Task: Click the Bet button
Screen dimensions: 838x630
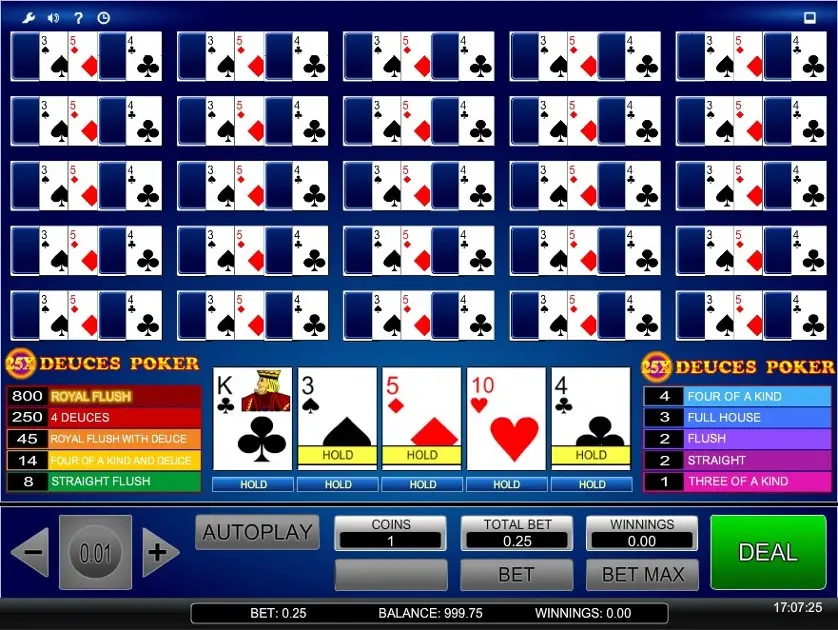Action: click(516, 575)
